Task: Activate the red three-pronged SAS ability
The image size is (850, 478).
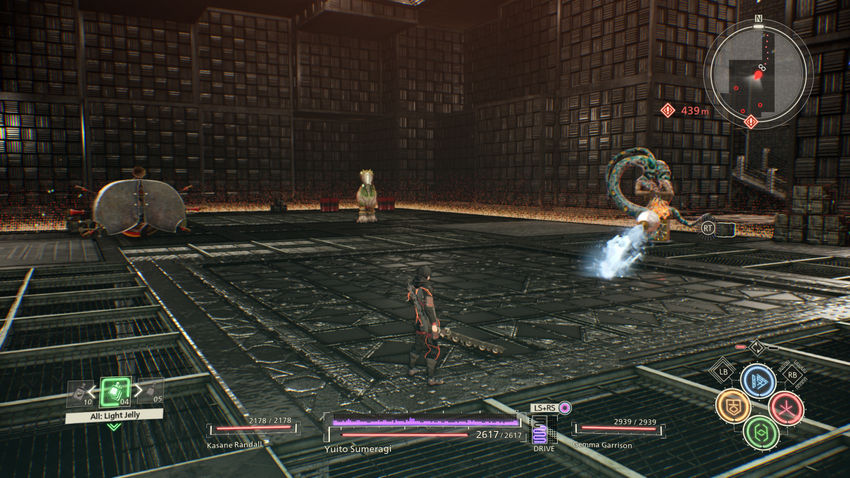Action: 786,407
